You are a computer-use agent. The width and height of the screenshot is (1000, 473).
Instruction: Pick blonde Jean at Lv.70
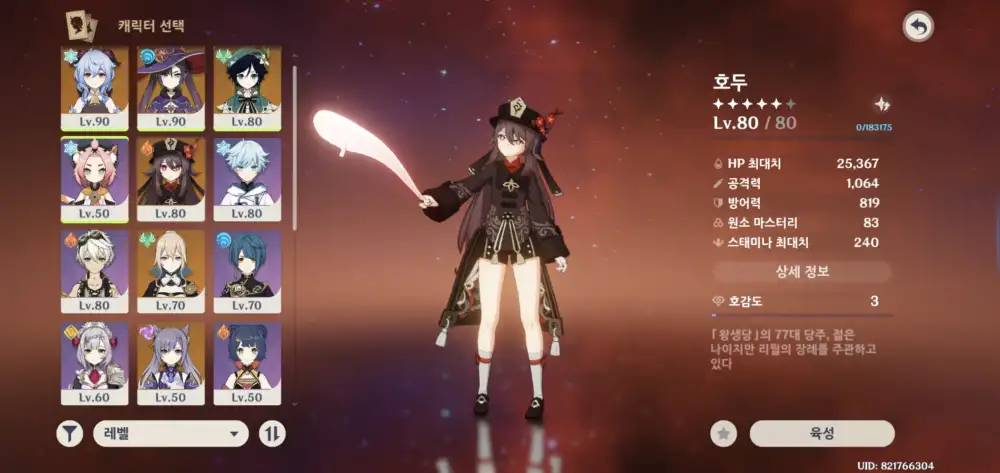pyautogui.click(x=170, y=271)
